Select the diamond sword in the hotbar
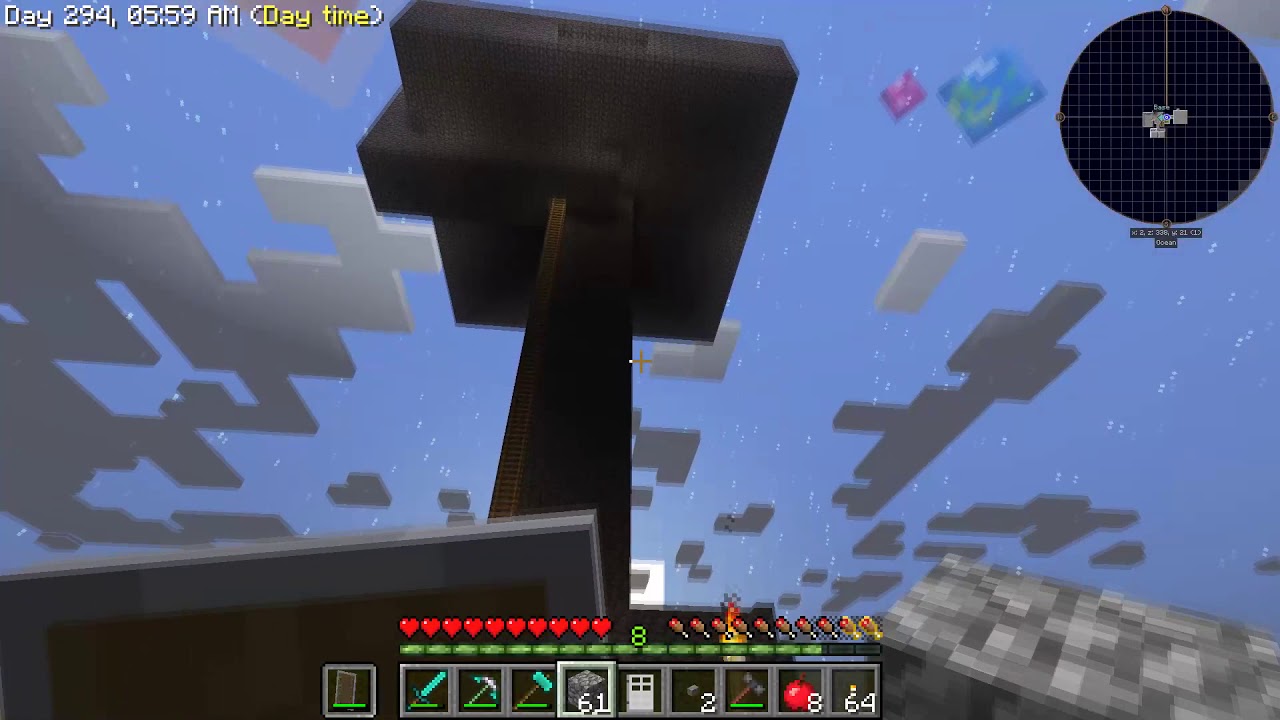Viewport: 1280px width, 720px height. pos(426,689)
